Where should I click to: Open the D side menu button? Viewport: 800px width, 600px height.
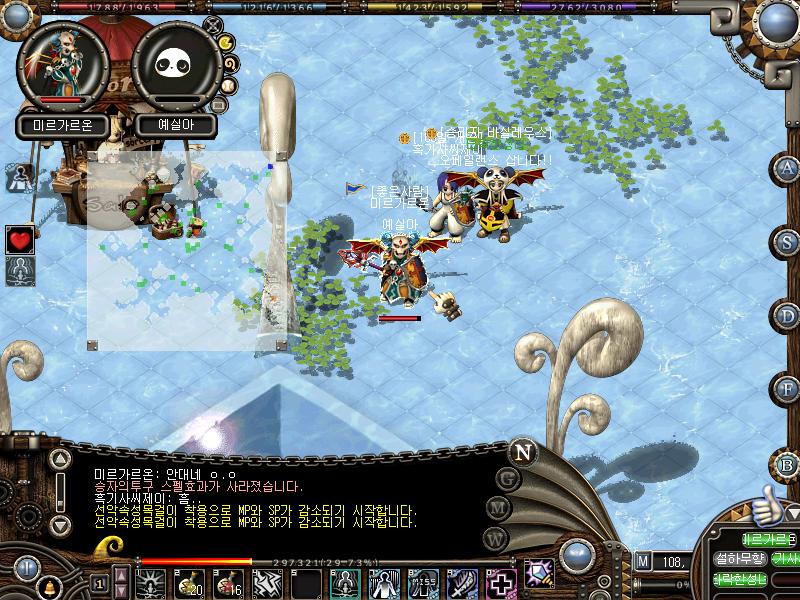tap(788, 316)
